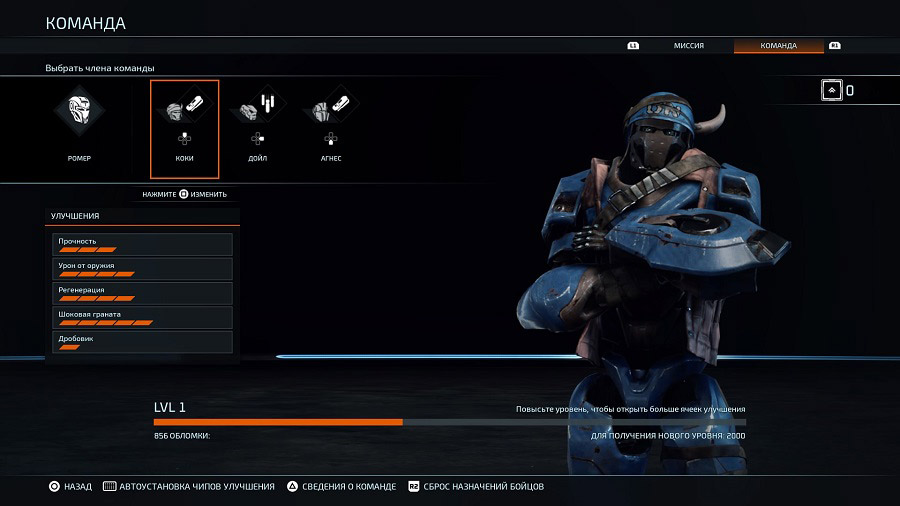Choose the Урон от оружия upgrade
Screen dimensions: 900x506
coord(142,269)
